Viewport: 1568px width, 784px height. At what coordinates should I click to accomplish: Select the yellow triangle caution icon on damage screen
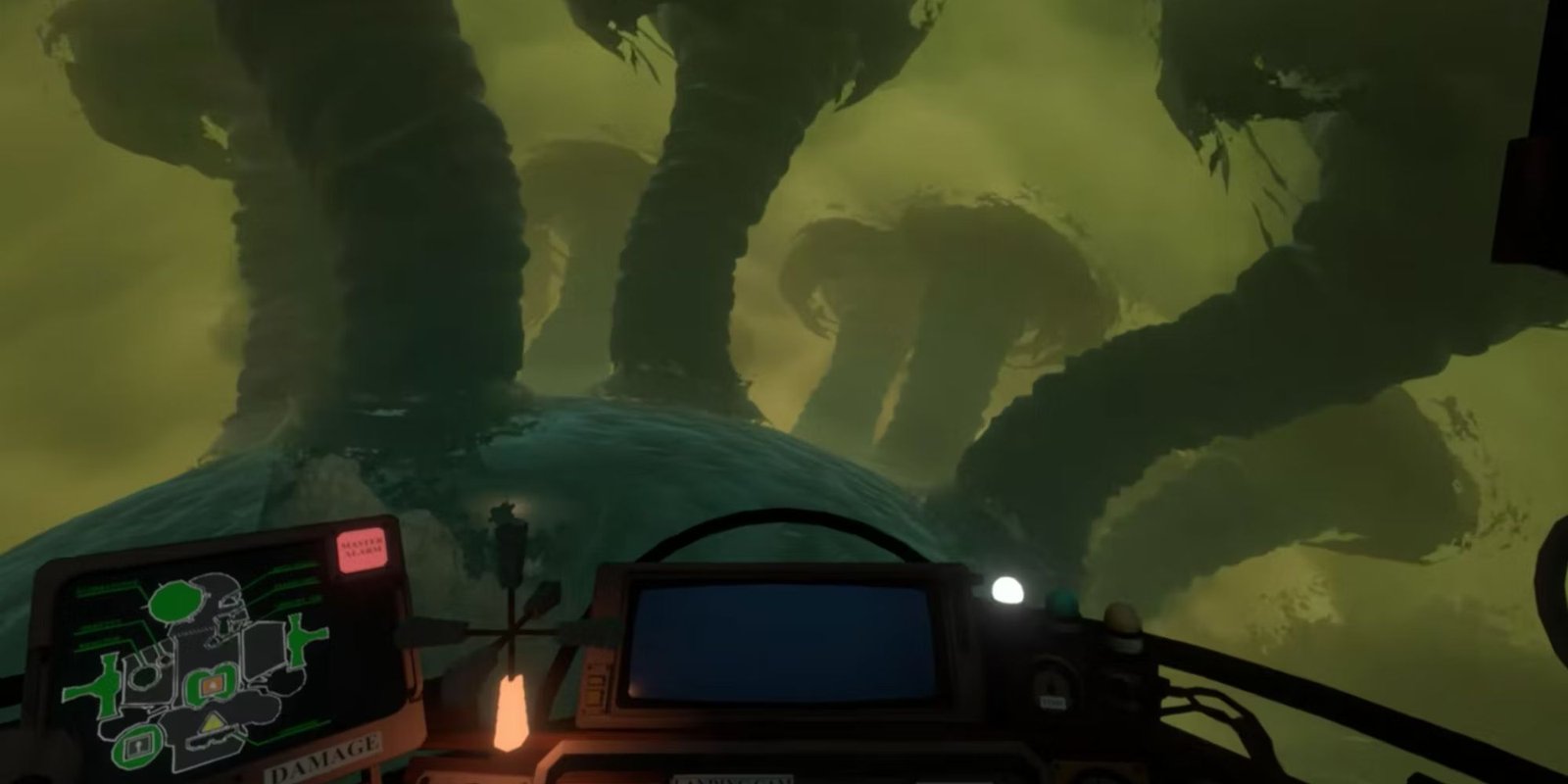coord(211,723)
